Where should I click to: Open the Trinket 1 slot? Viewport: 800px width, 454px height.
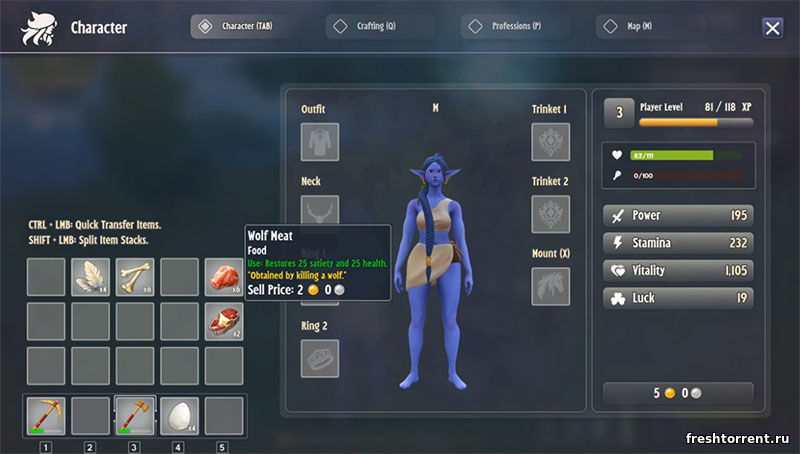coord(551,142)
